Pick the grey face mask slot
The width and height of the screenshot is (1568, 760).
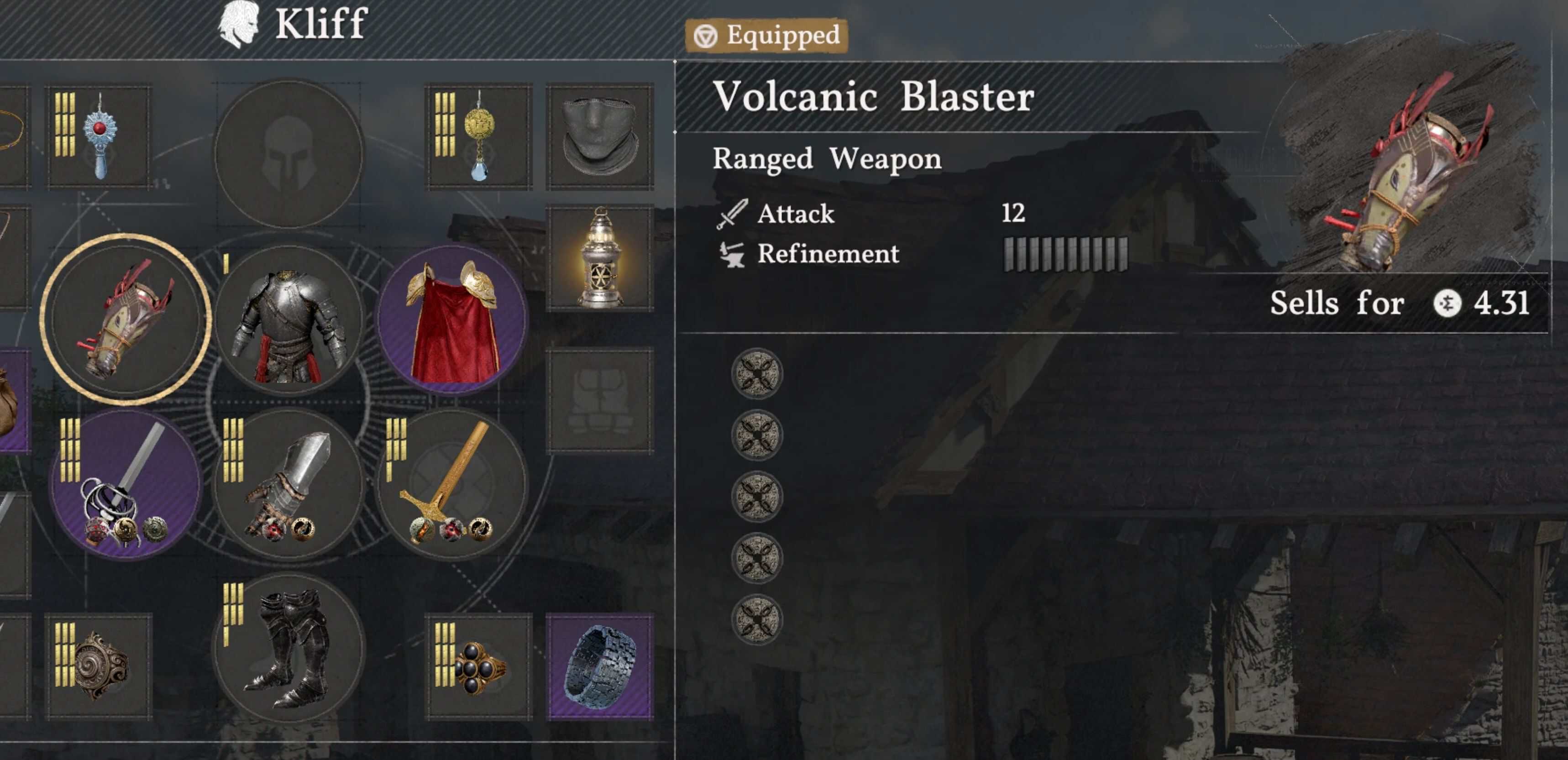pos(600,137)
